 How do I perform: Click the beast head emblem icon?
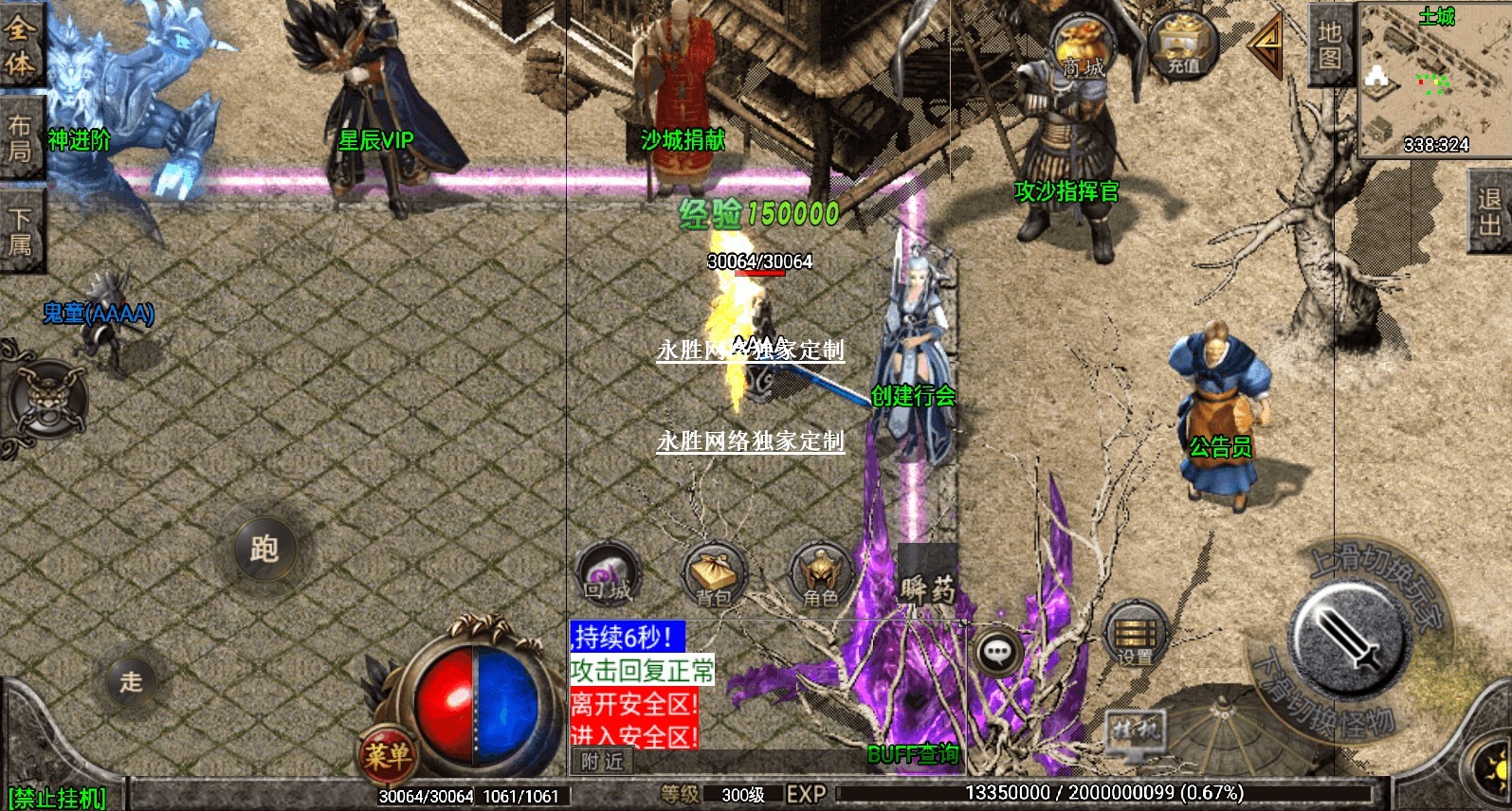click(46, 400)
